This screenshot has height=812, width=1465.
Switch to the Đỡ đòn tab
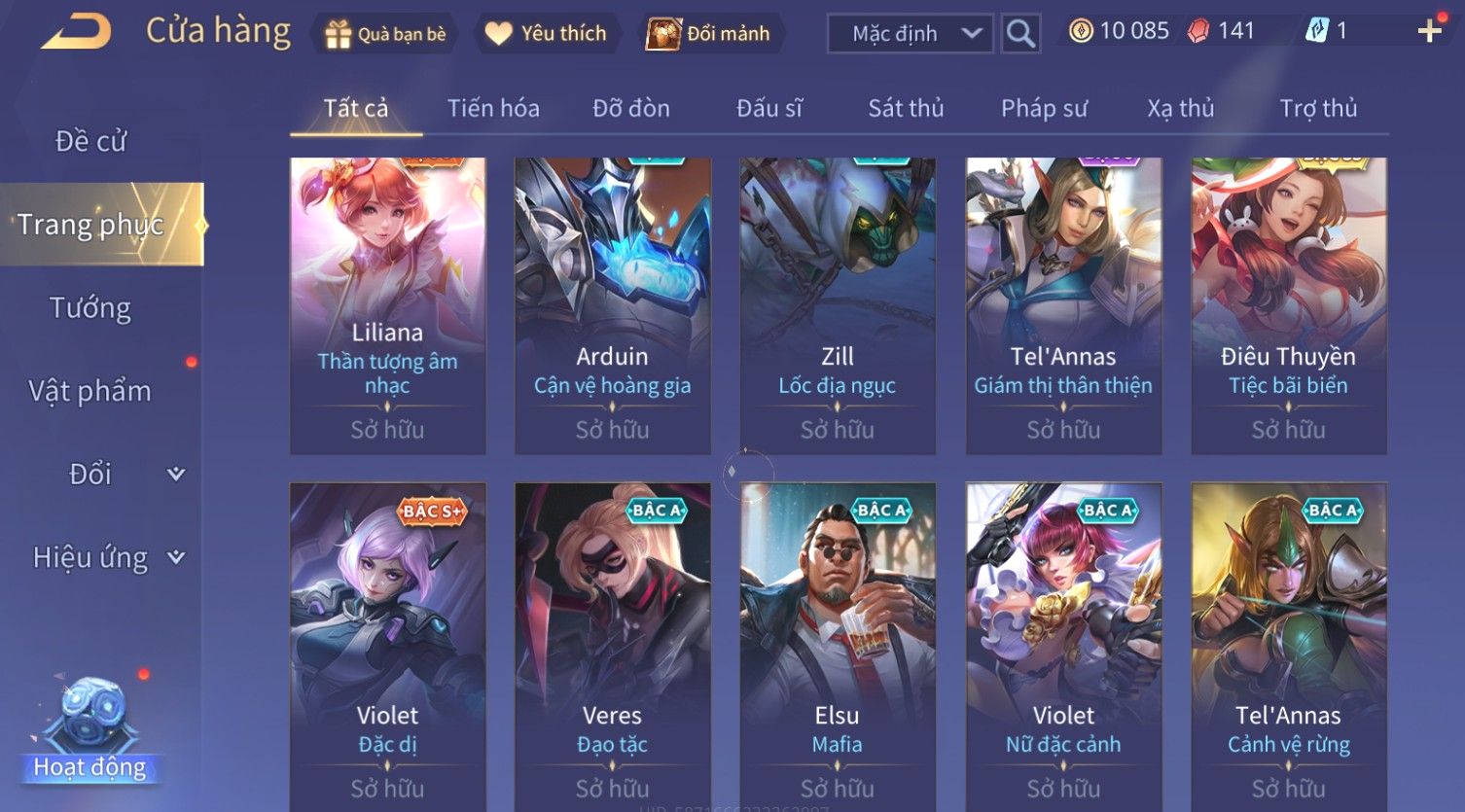[x=631, y=108]
